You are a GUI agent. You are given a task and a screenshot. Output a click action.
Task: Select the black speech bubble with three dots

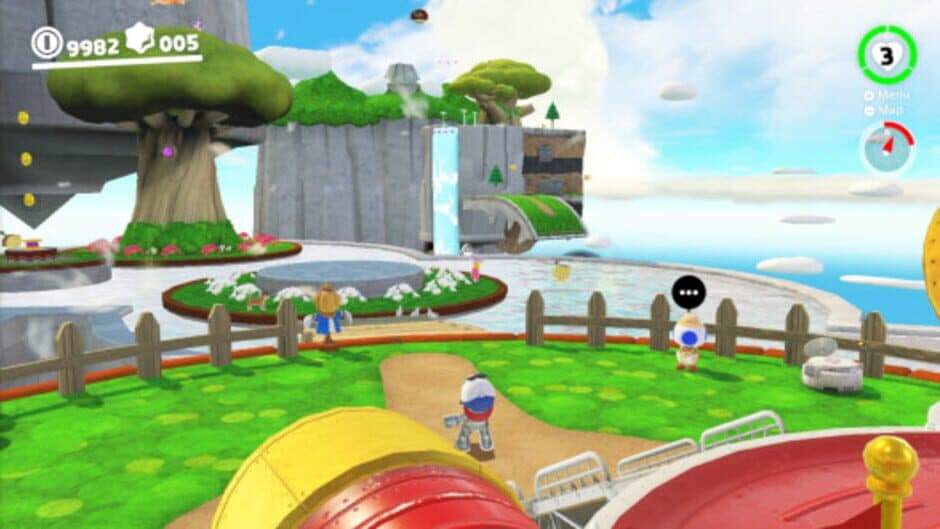point(689,292)
